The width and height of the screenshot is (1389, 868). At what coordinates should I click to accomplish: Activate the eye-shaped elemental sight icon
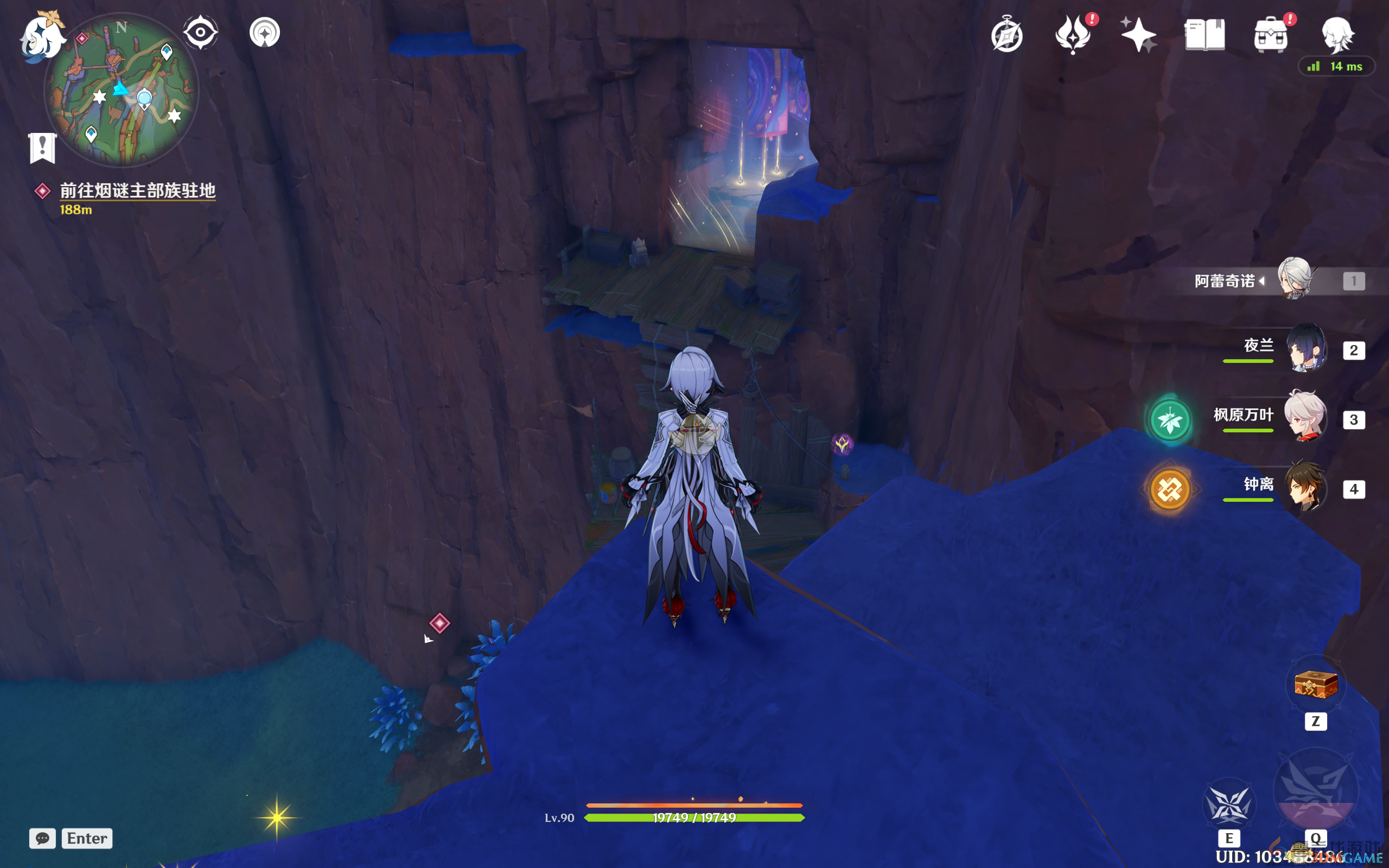click(x=200, y=32)
